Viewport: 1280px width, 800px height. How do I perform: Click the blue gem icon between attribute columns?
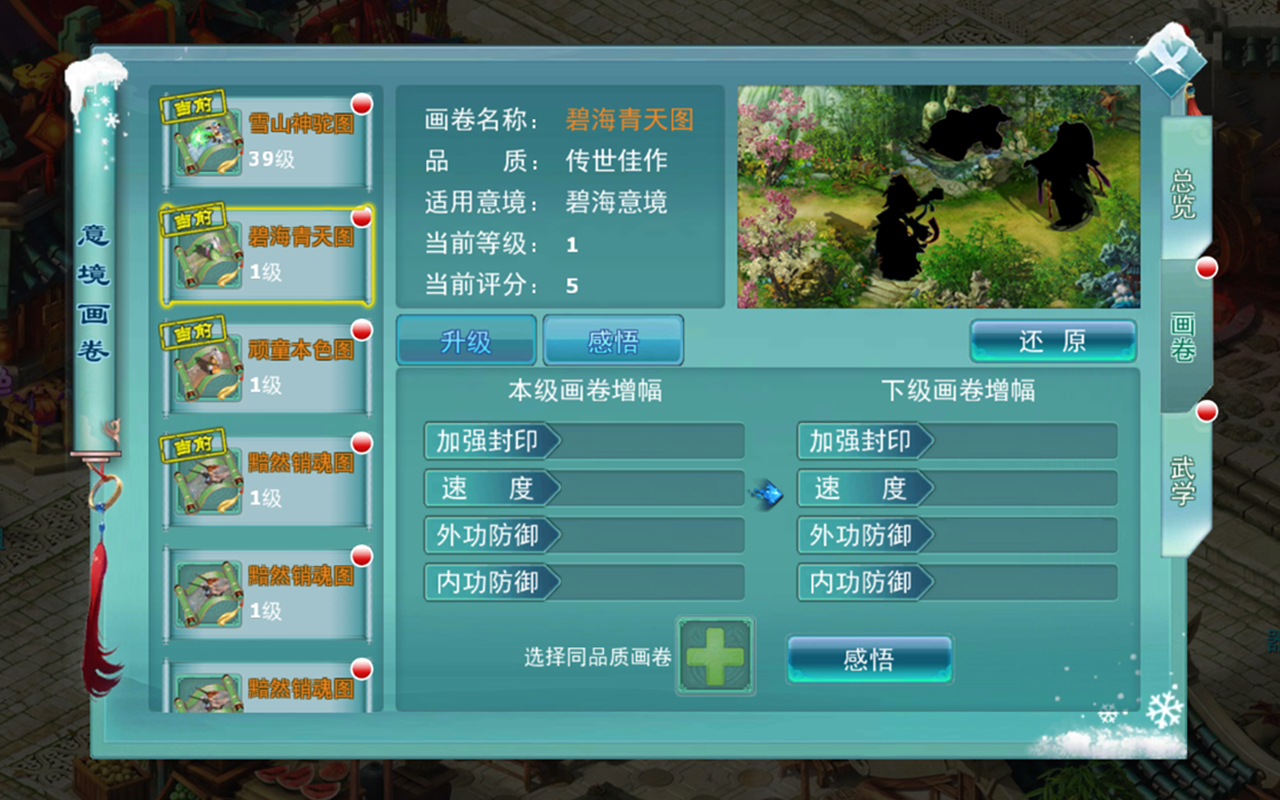tap(768, 492)
